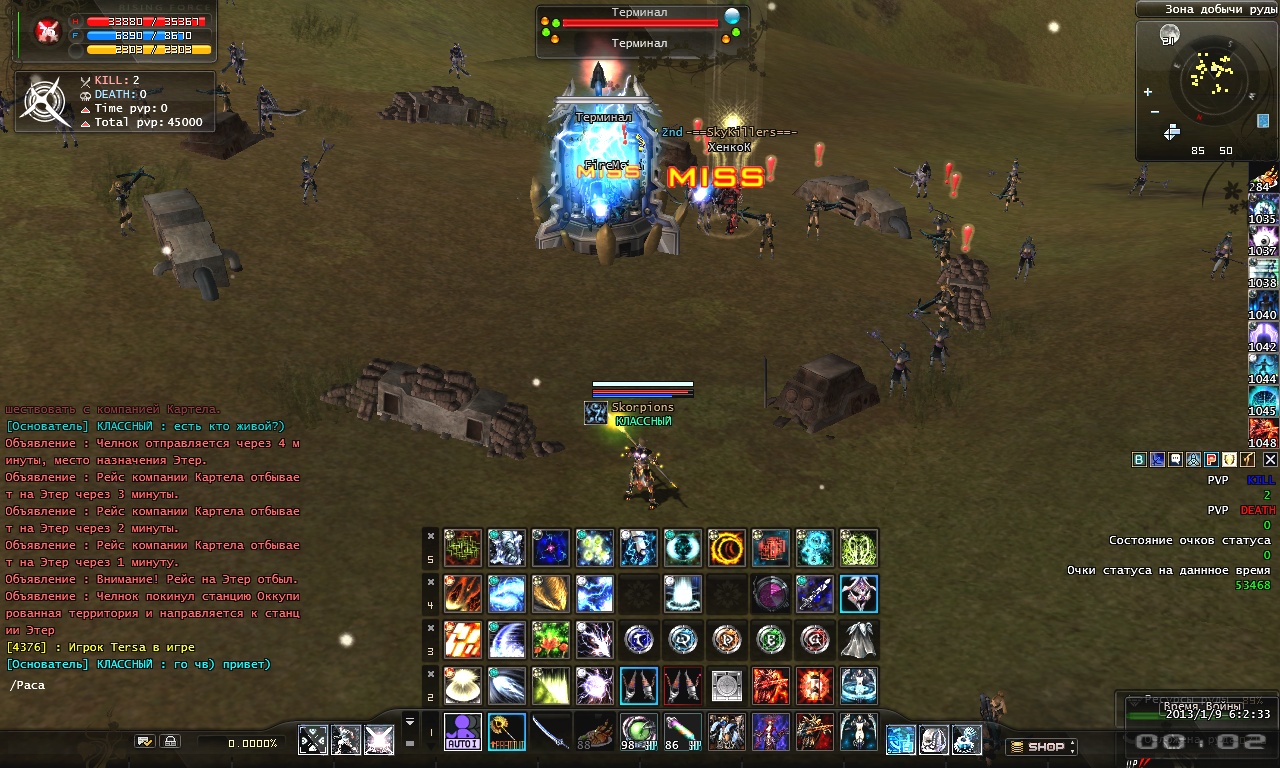
Task: Select the blue rune medallion with T
Action: pos(638,639)
